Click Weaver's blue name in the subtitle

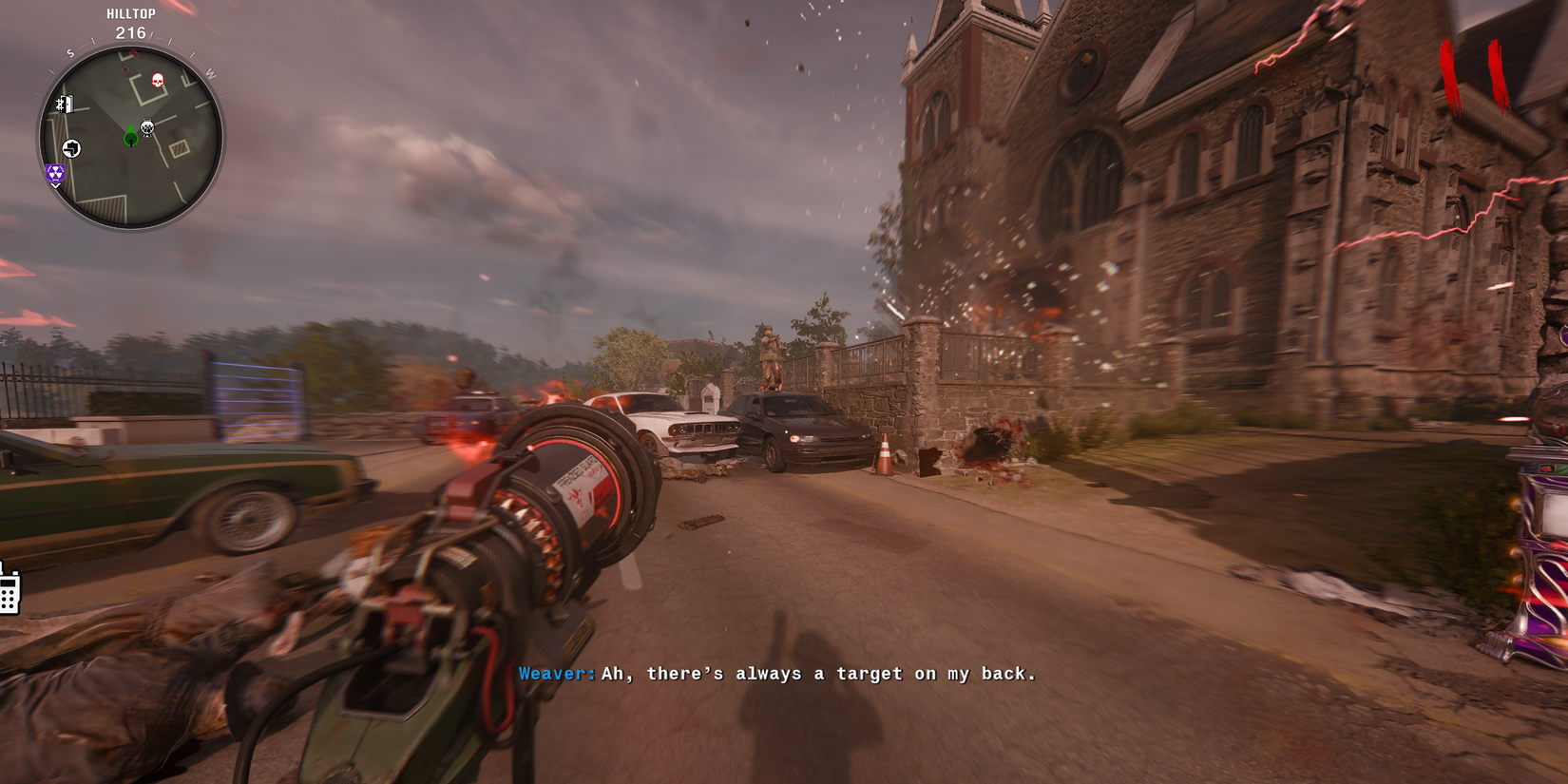coord(553,674)
